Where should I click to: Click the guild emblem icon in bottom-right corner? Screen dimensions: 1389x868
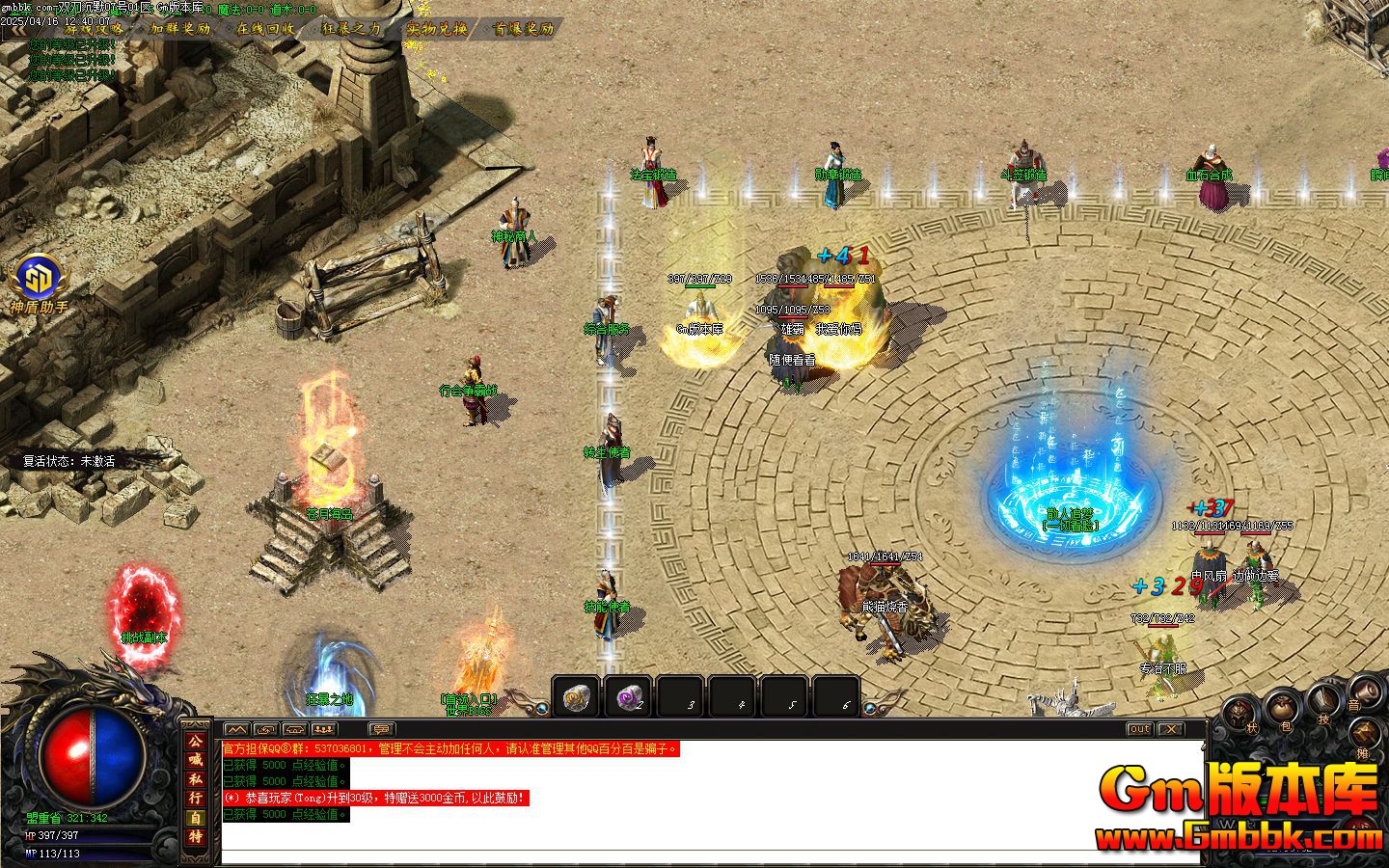click(x=1364, y=731)
